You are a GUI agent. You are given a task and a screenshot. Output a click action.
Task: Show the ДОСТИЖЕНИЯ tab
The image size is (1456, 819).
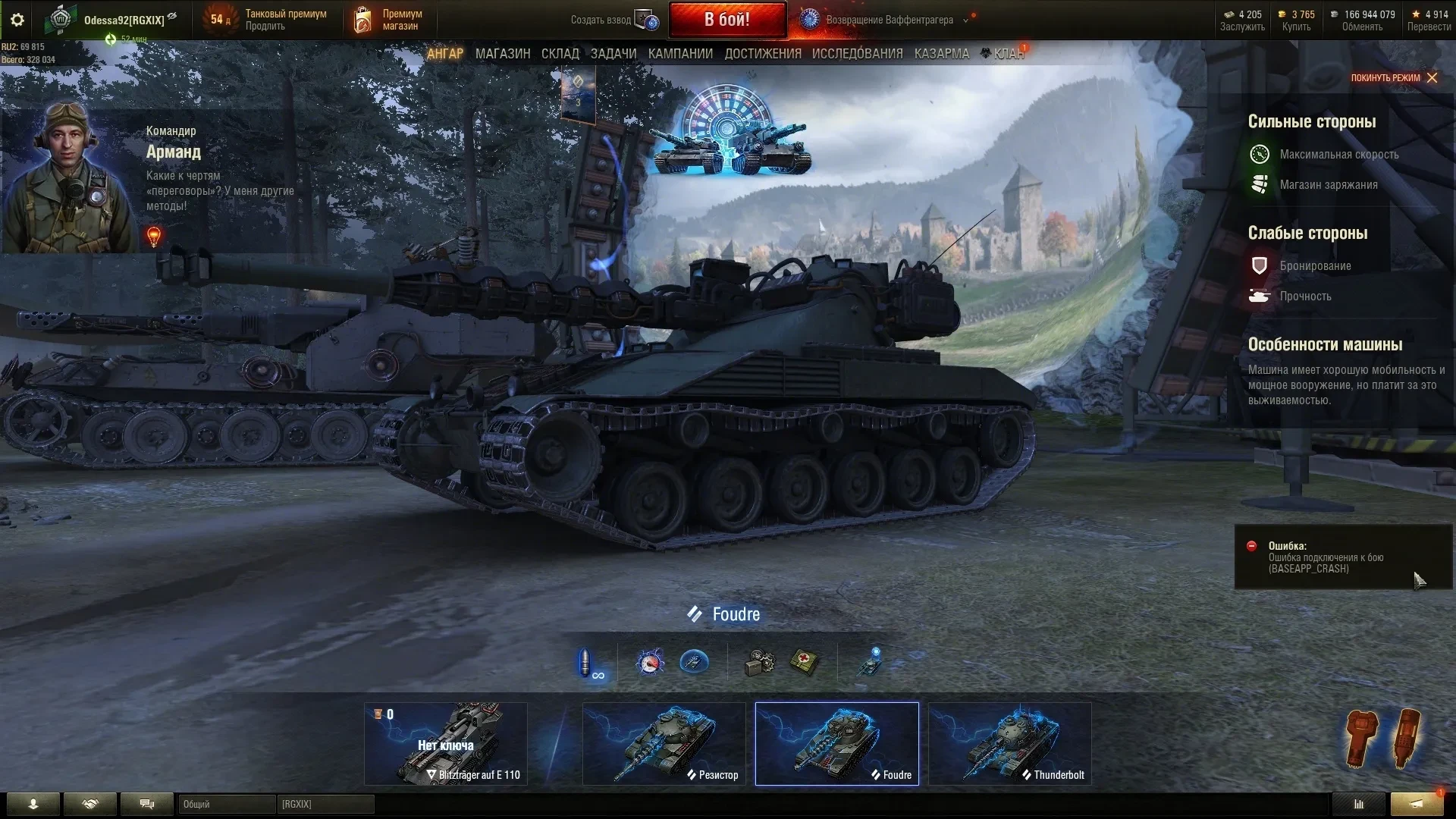(762, 54)
